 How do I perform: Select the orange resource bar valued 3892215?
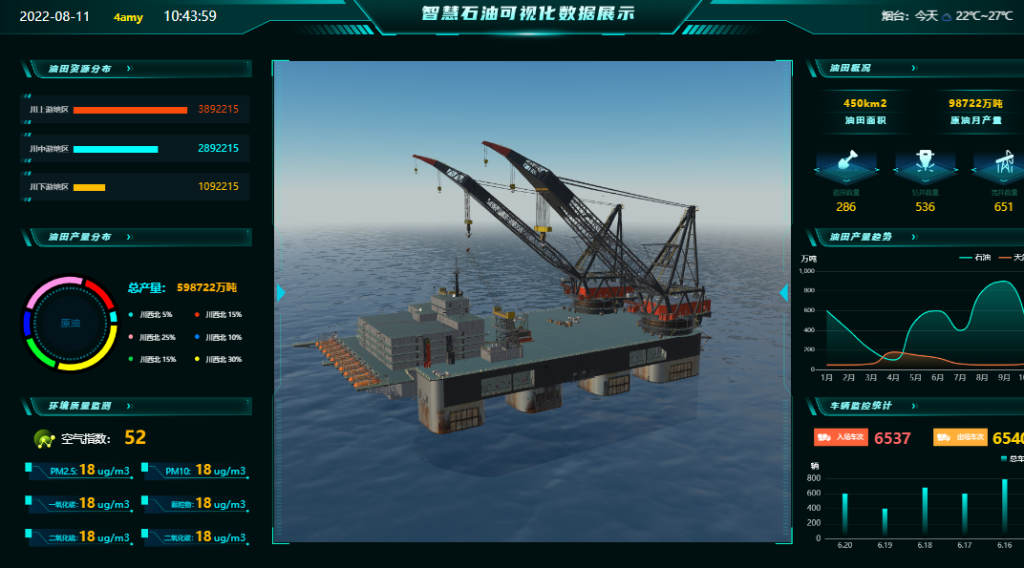[x=130, y=109]
